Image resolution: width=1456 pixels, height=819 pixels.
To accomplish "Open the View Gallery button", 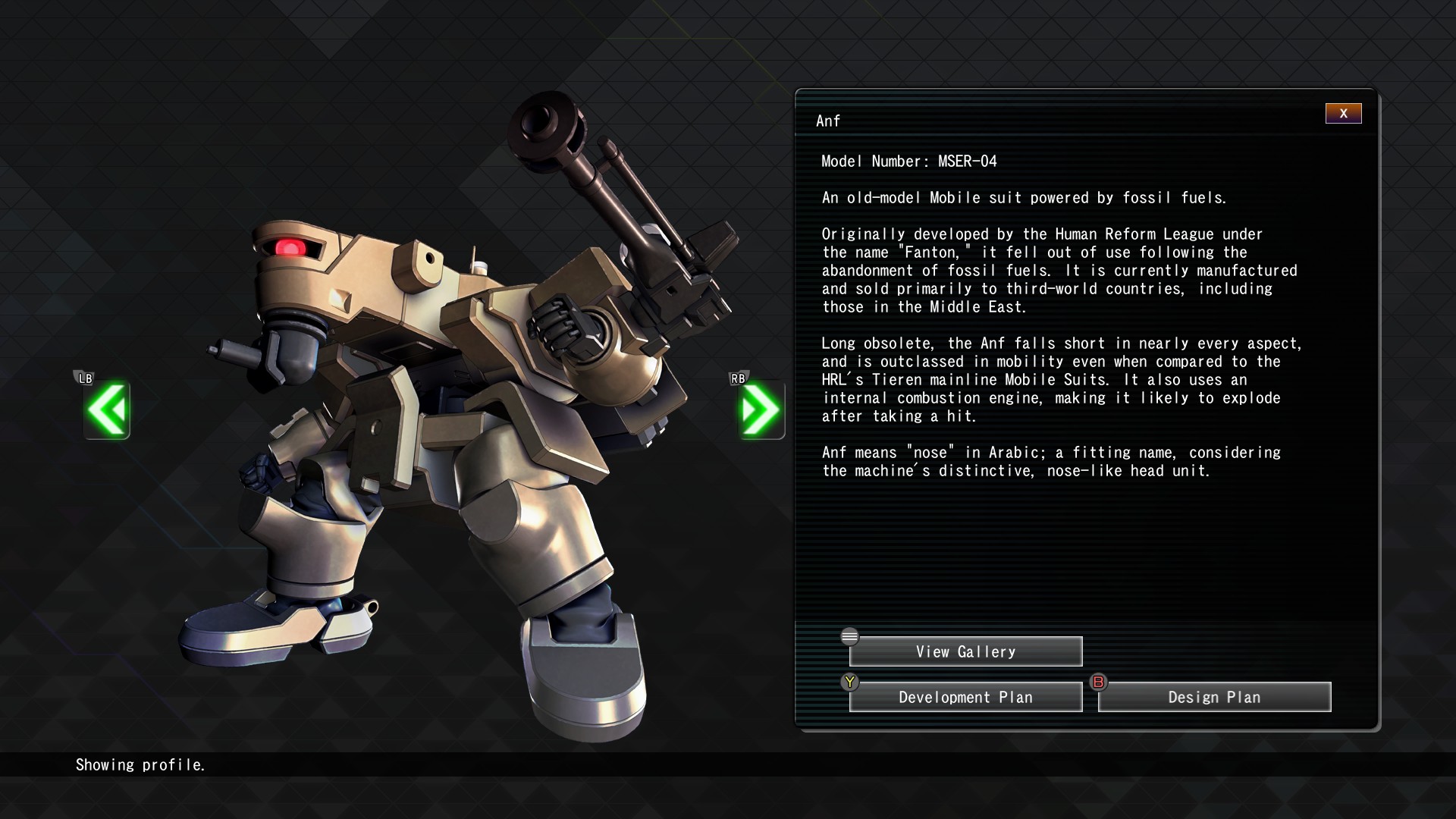I will point(965,651).
